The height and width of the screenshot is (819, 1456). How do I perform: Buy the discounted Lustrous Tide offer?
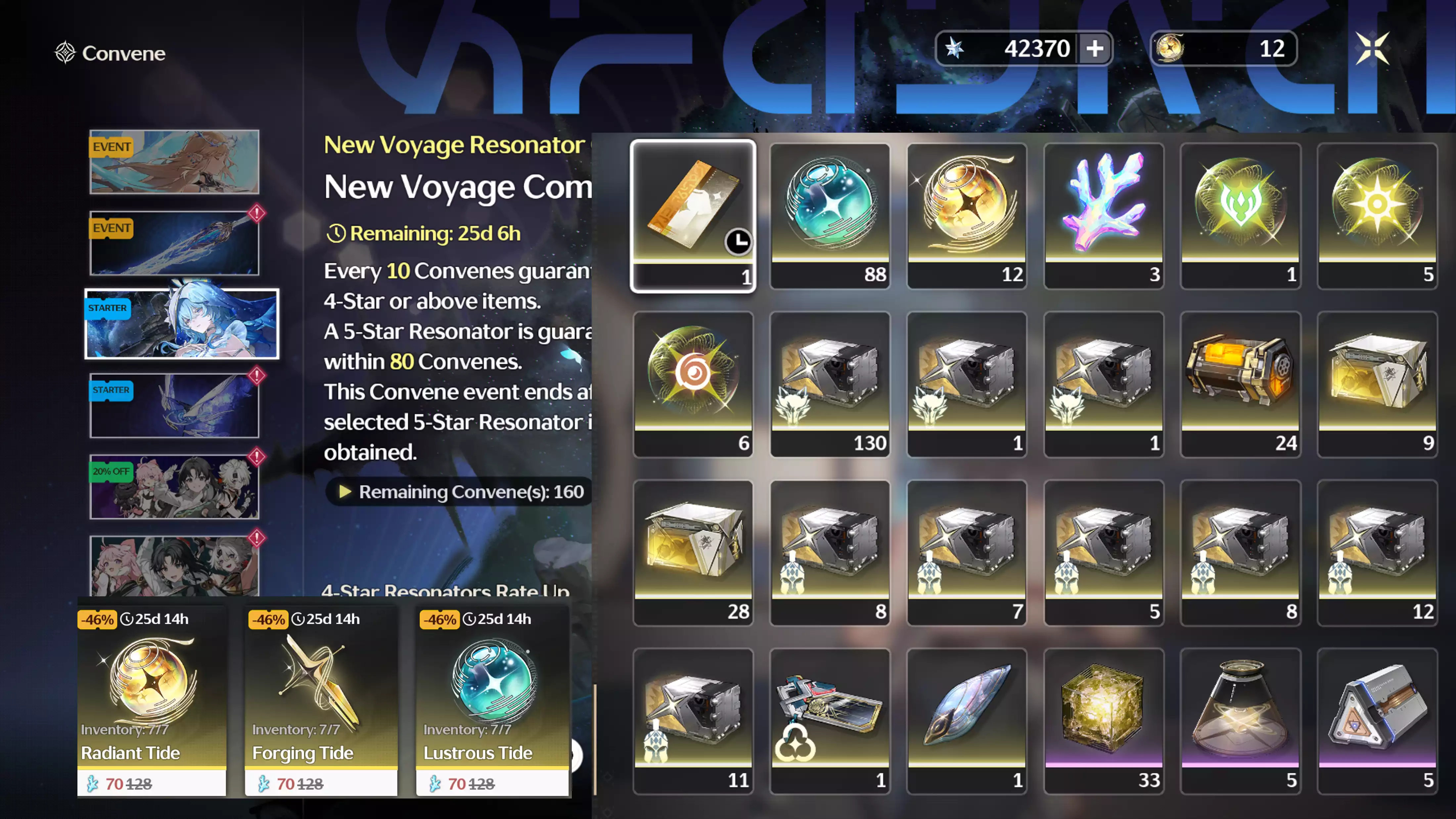(x=492, y=701)
